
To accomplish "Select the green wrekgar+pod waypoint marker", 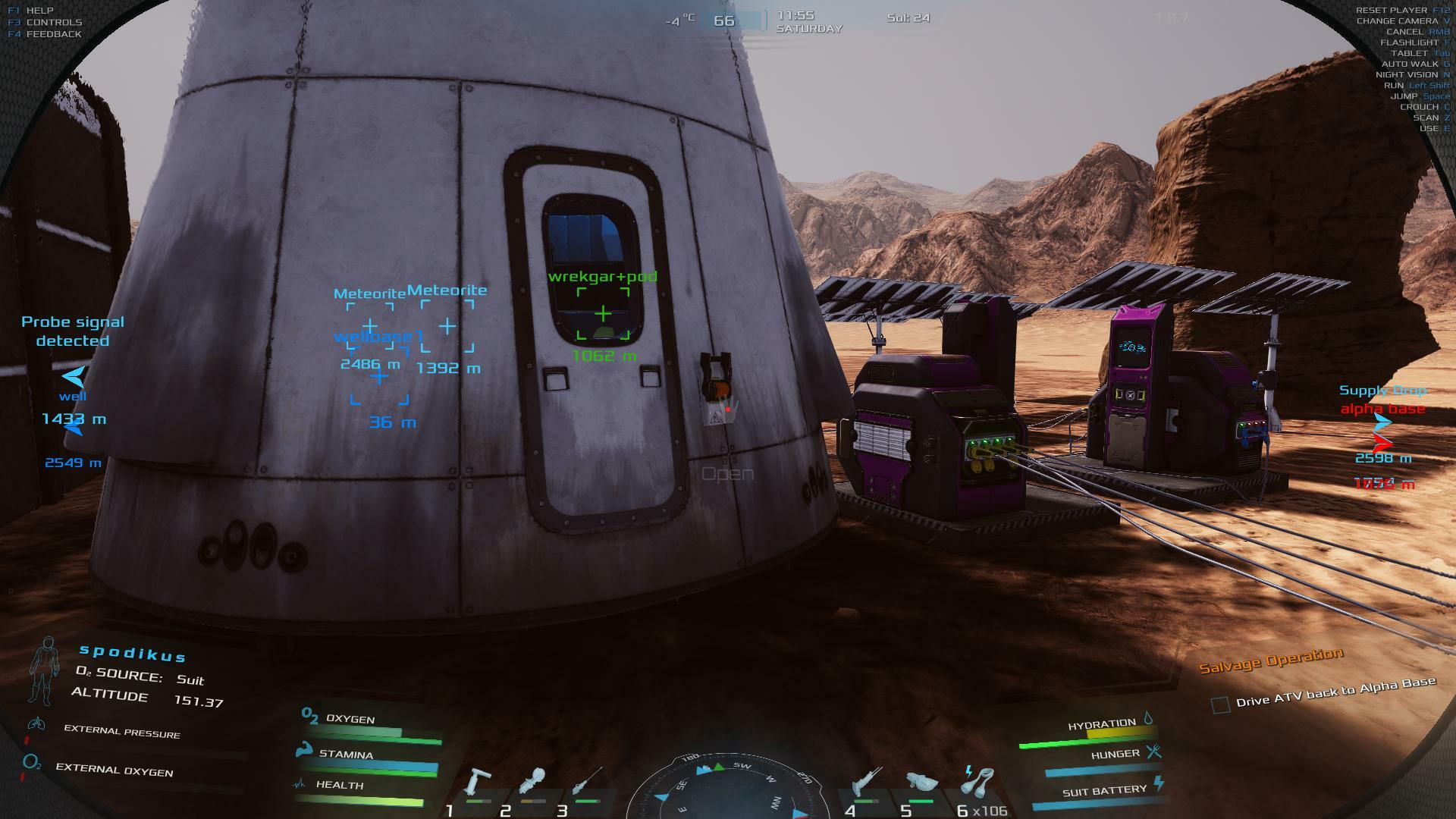I will (603, 313).
